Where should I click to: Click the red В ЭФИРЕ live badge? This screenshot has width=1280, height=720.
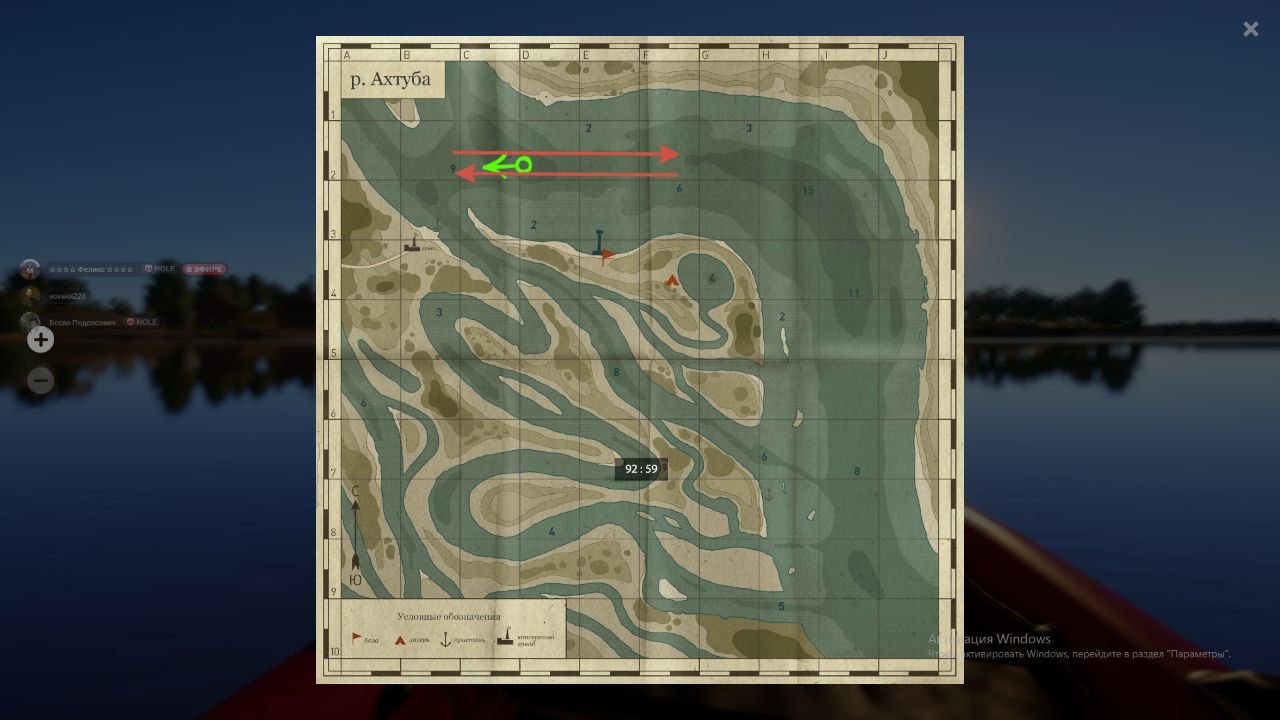tap(205, 268)
